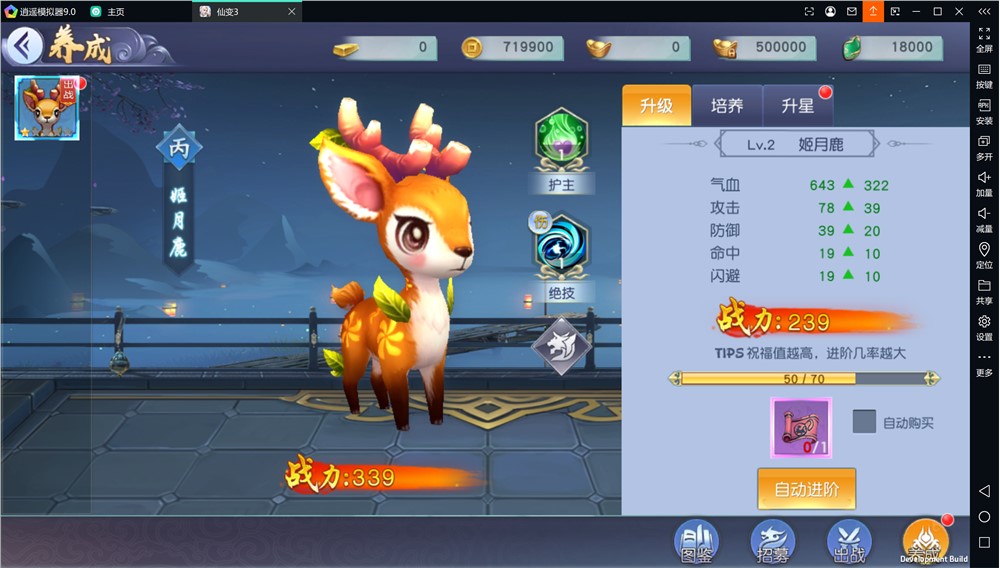Go back using the arrow button
The width and height of the screenshot is (1000, 568).
24,46
